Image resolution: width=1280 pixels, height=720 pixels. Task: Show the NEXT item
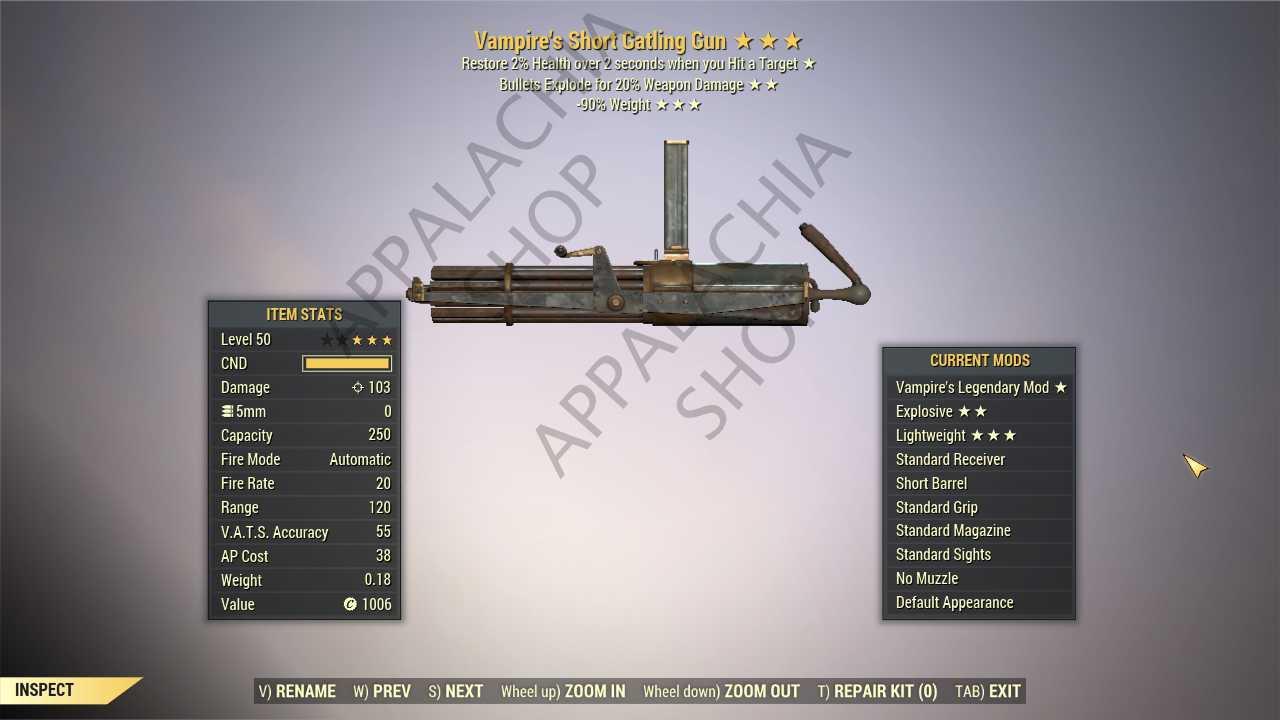(456, 691)
